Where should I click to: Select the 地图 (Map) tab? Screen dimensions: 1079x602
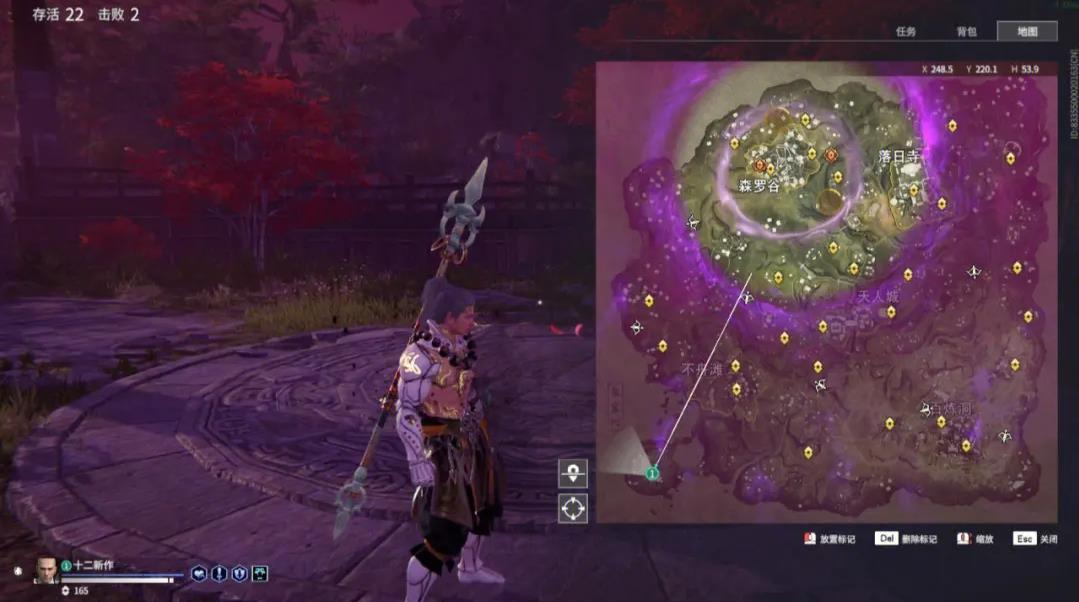tap(1027, 31)
